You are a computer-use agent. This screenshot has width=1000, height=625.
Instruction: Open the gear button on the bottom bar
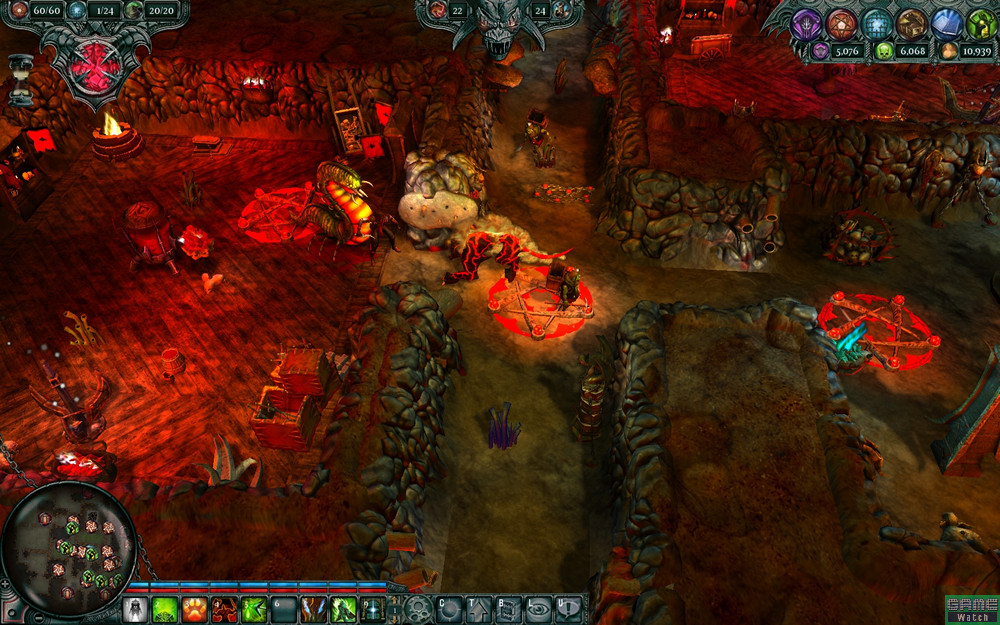pyautogui.click(x=418, y=608)
